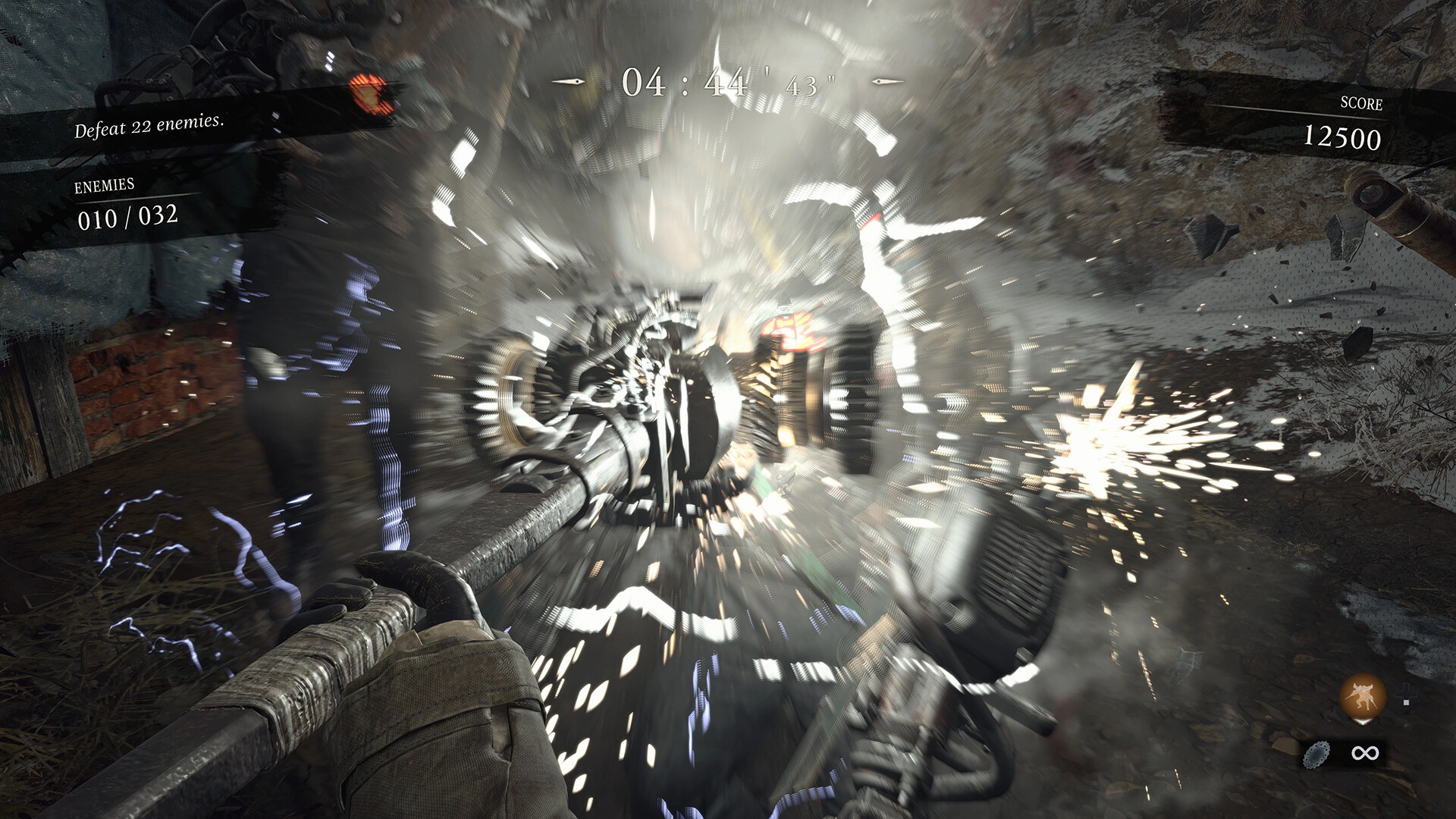
Task: Select the ENEMIES label tab
Action: pyautogui.click(x=106, y=186)
